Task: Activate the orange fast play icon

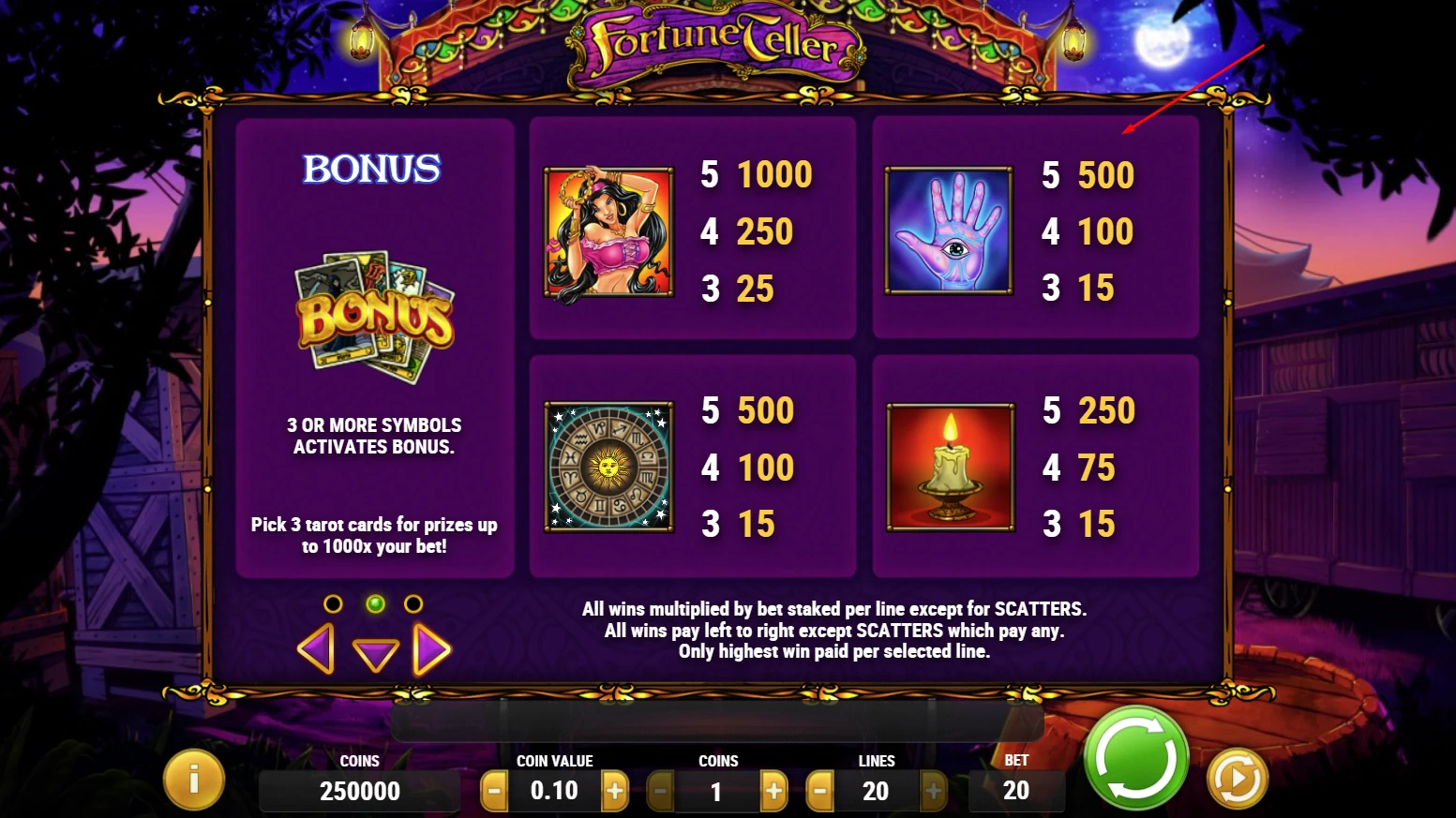Action: click(x=1236, y=776)
